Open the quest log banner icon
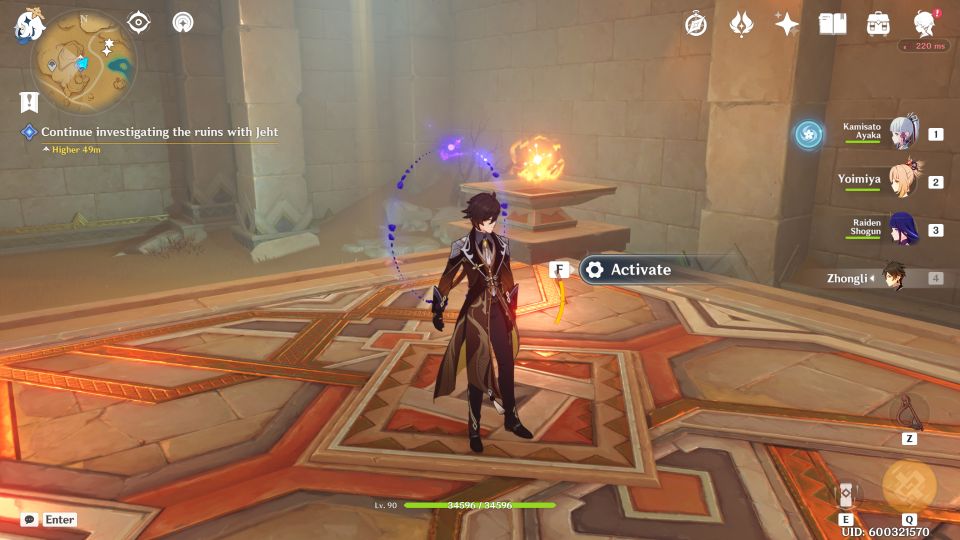The height and width of the screenshot is (540, 960). coord(29,101)
